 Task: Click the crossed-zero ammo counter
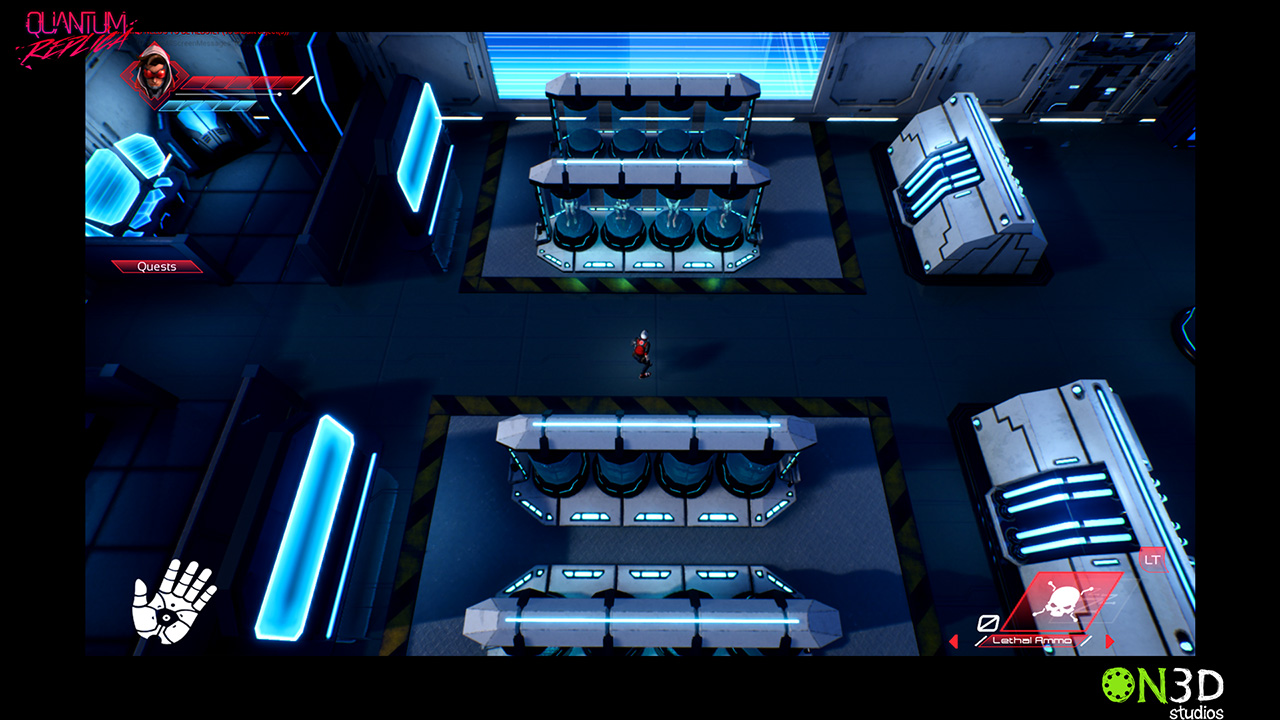tap(987, 622)
